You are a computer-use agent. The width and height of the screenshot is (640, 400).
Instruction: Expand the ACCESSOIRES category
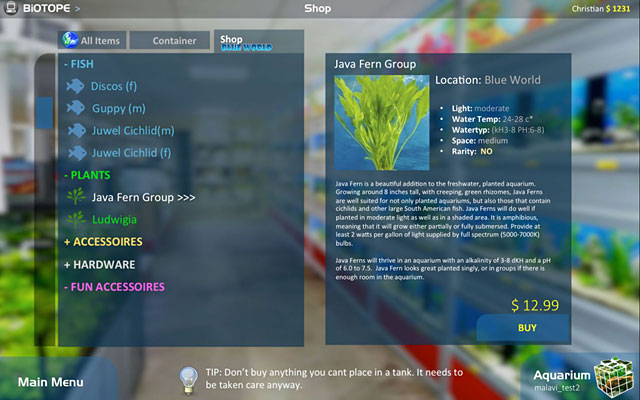click(x=103, y=242)
